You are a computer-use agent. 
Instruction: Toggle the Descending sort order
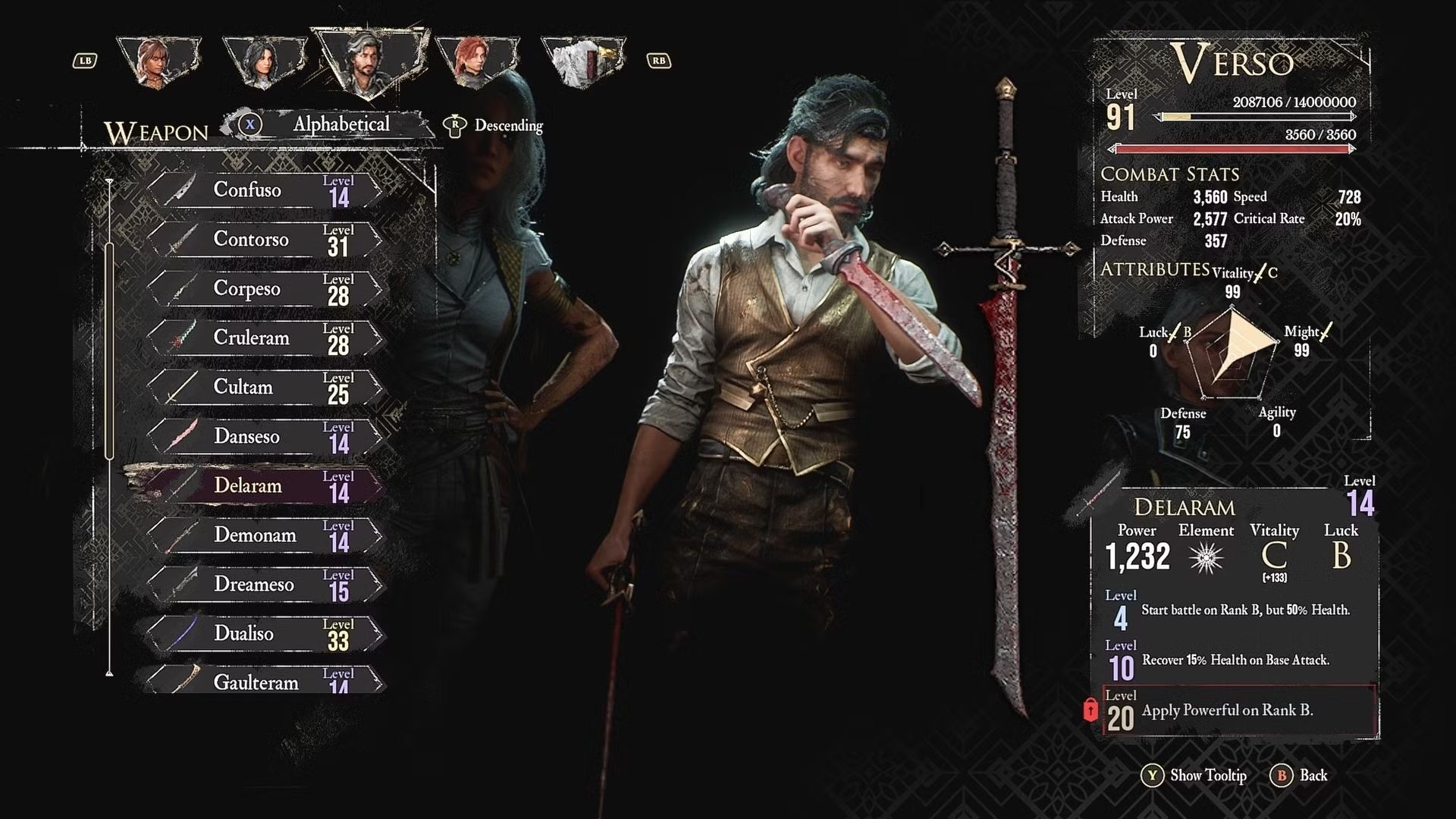tap(494, 126)
